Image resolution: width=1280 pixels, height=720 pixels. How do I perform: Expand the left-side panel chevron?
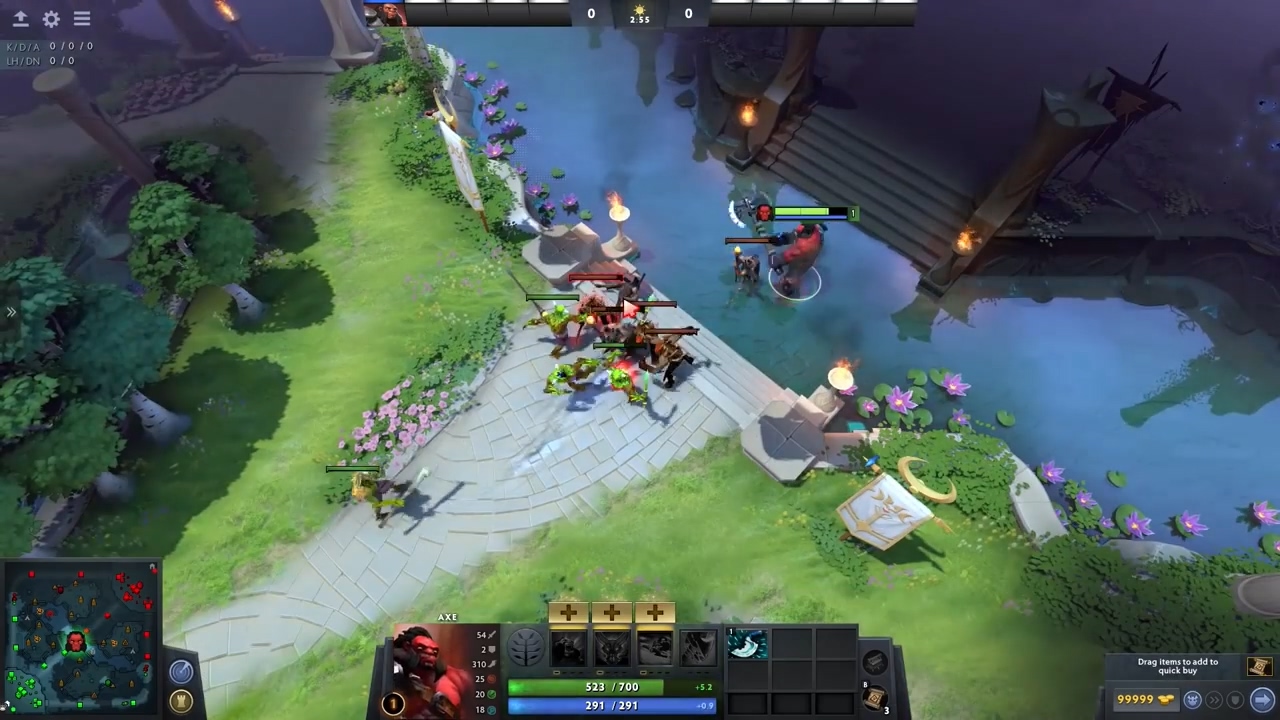click(12, 312)
